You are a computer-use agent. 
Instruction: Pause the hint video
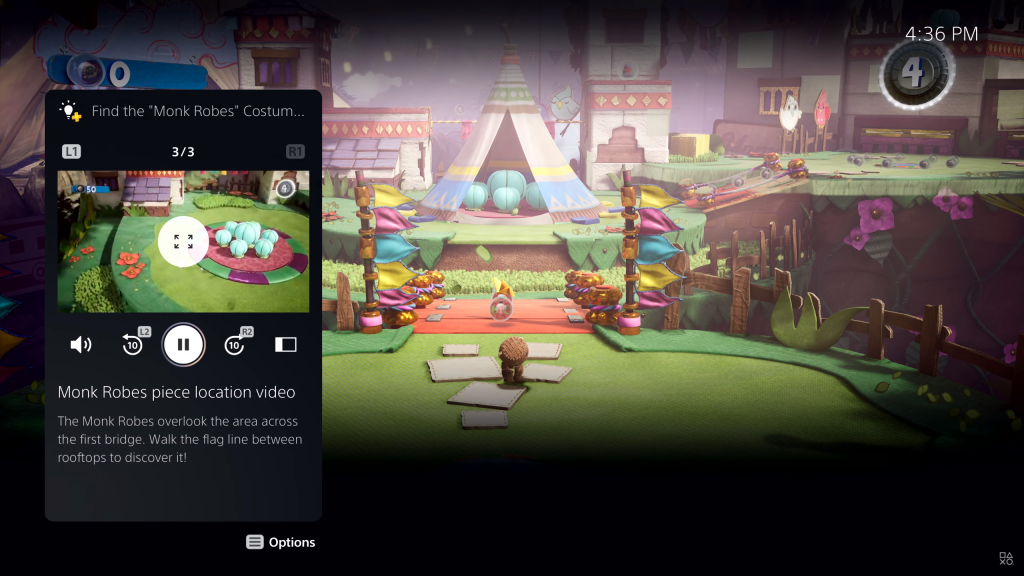click(x=183, y=345)
